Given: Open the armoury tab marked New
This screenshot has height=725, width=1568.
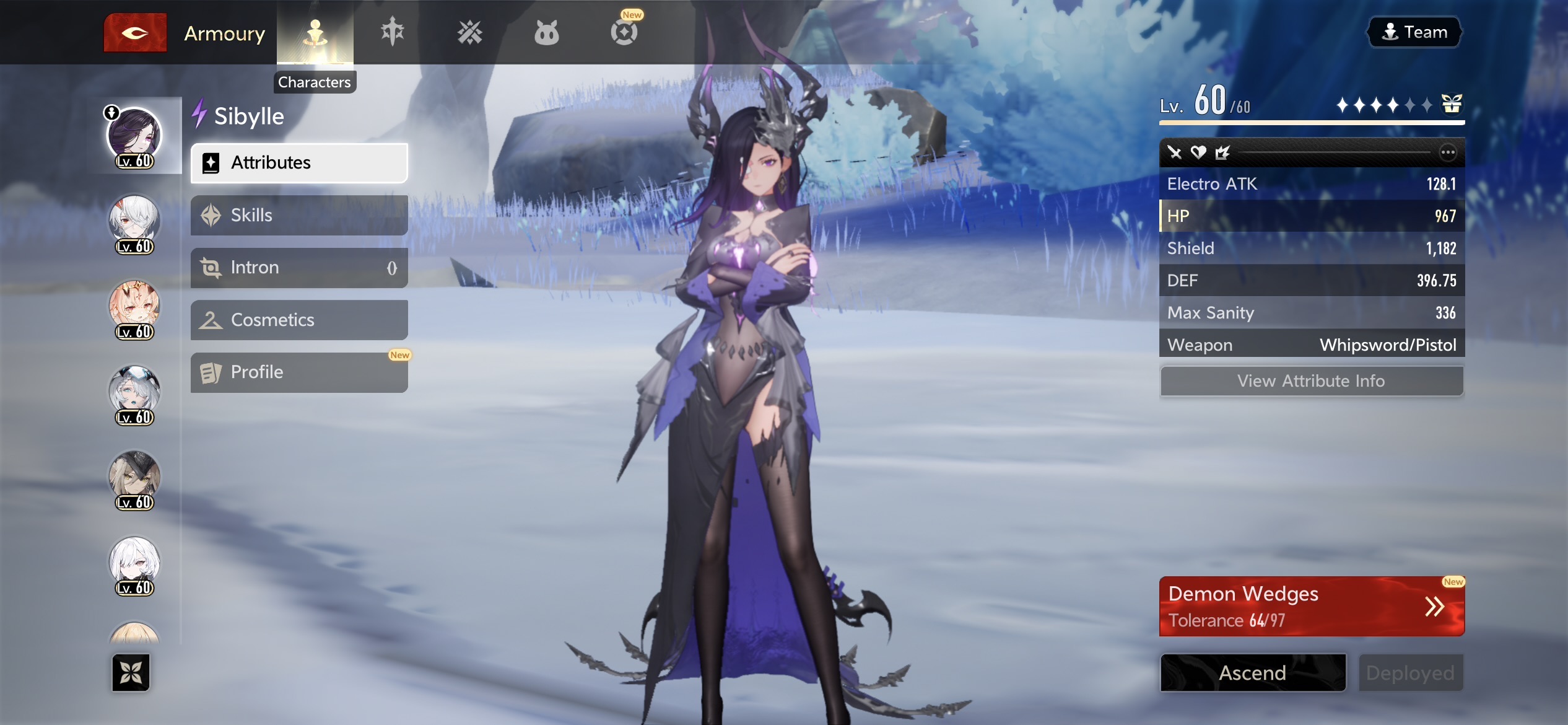Looking at the screenshot, I should (x=624, y=32).
